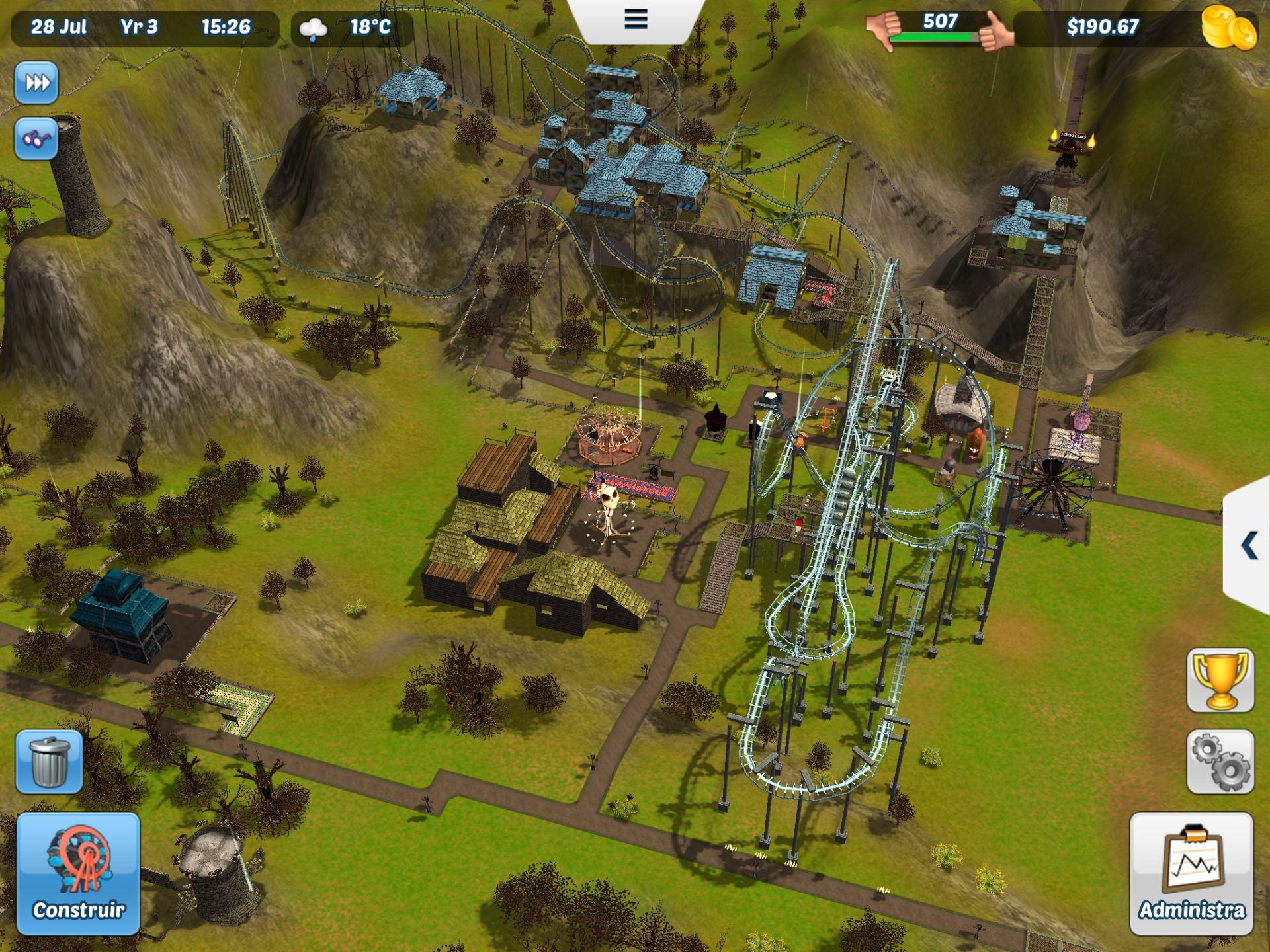Tap the 18°C temperature readout

[371, 28]
